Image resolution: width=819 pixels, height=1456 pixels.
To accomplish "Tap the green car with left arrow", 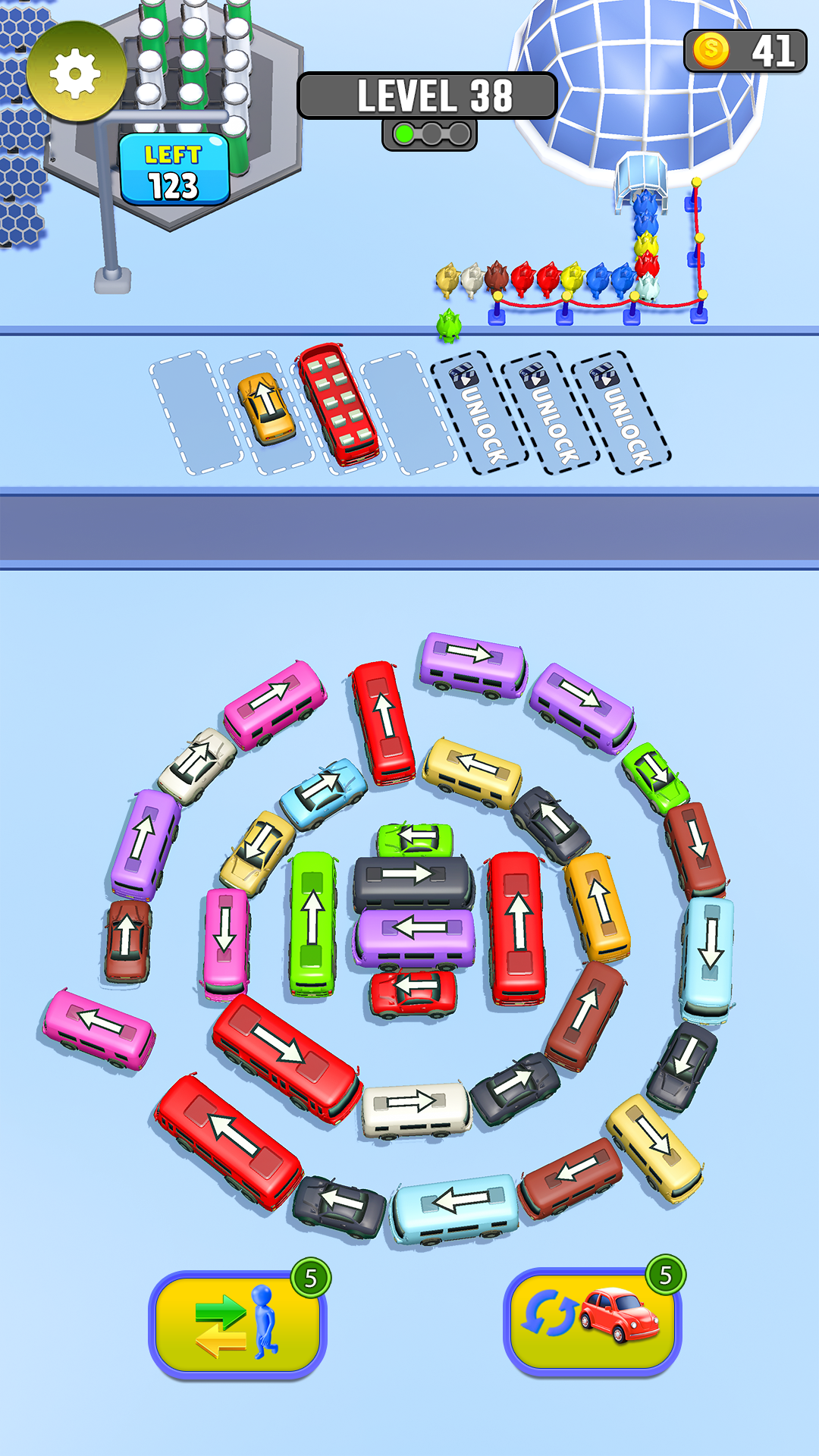I will [x=415, y=839].
